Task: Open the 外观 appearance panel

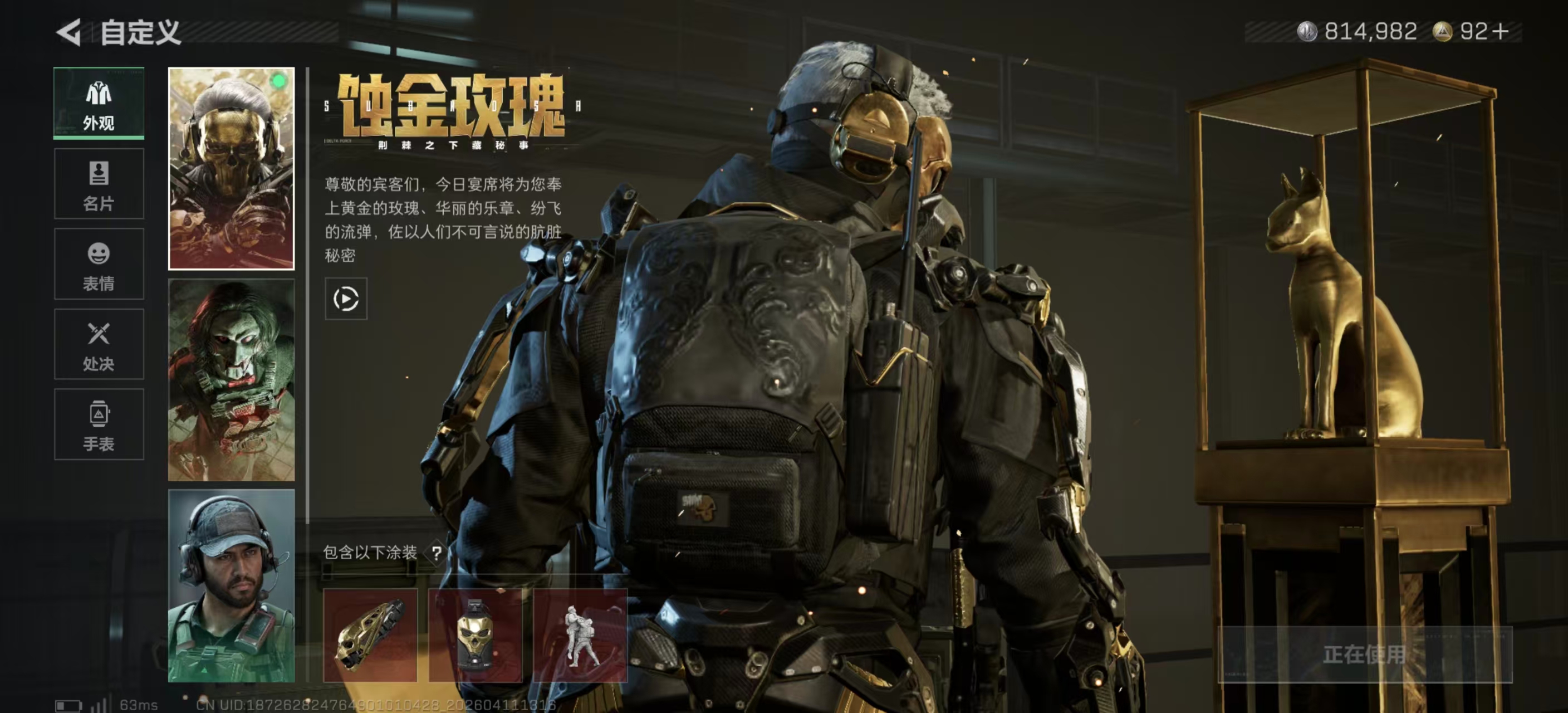Action: [99, 104]
